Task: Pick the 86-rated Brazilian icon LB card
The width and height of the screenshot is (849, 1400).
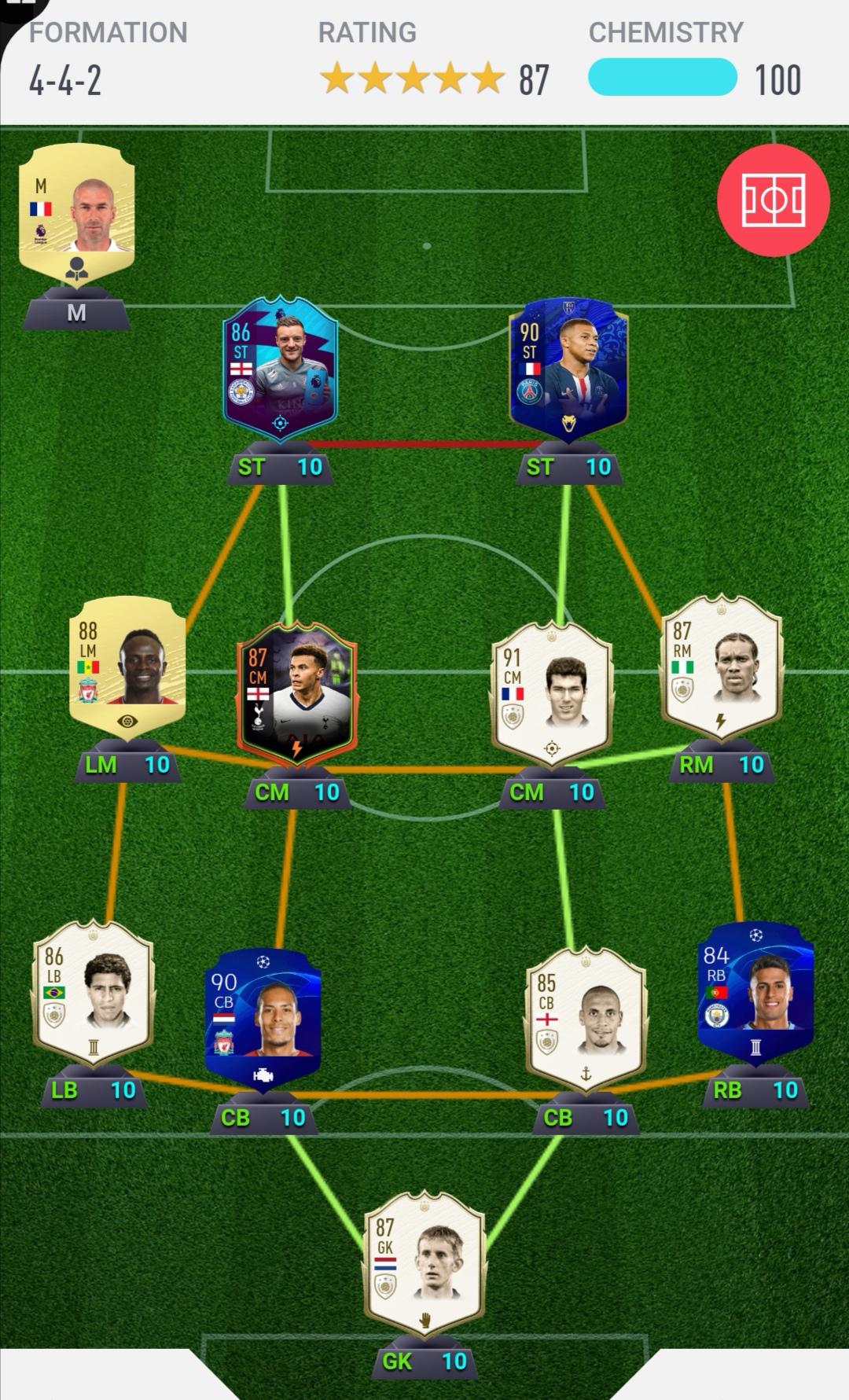Action: [94, 992]
